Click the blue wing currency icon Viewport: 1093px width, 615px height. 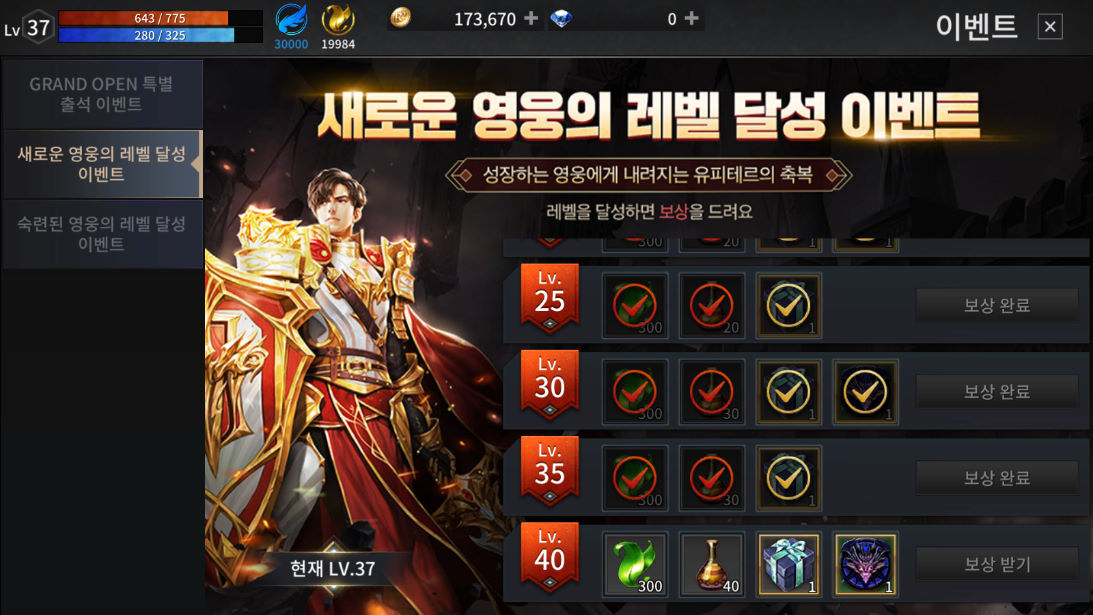292,21
